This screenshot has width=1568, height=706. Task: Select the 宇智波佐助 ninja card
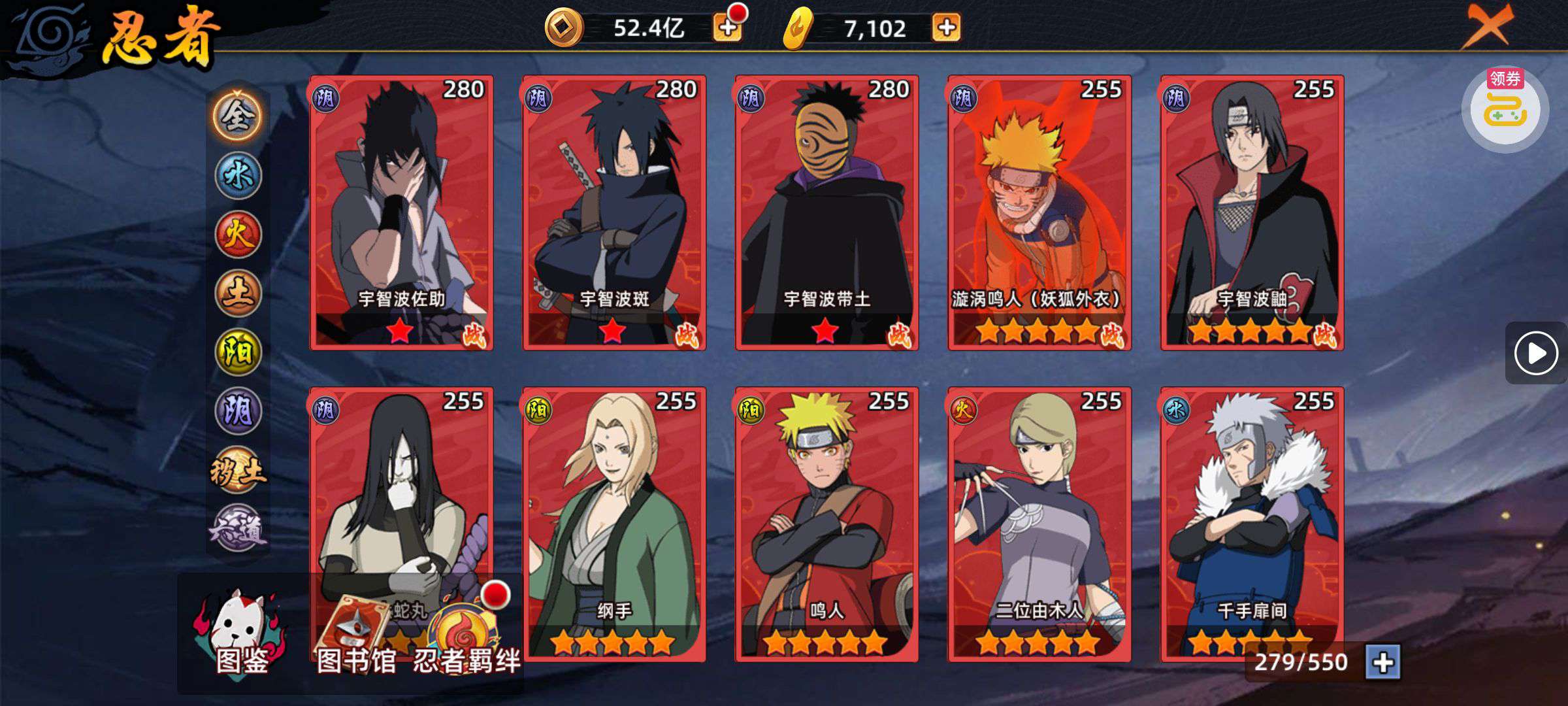coord(401,212)
